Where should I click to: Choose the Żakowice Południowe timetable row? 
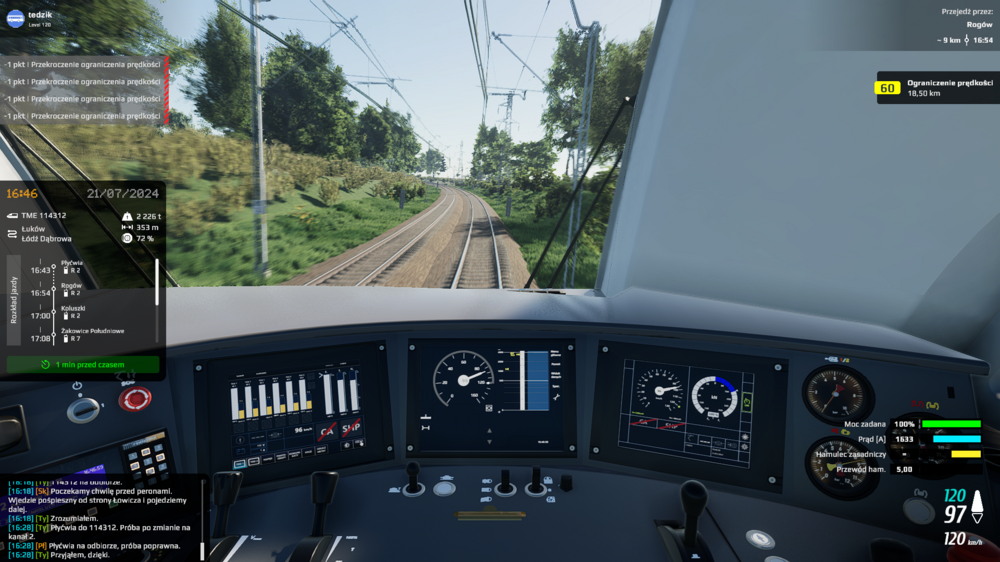[x=92, y=334]
